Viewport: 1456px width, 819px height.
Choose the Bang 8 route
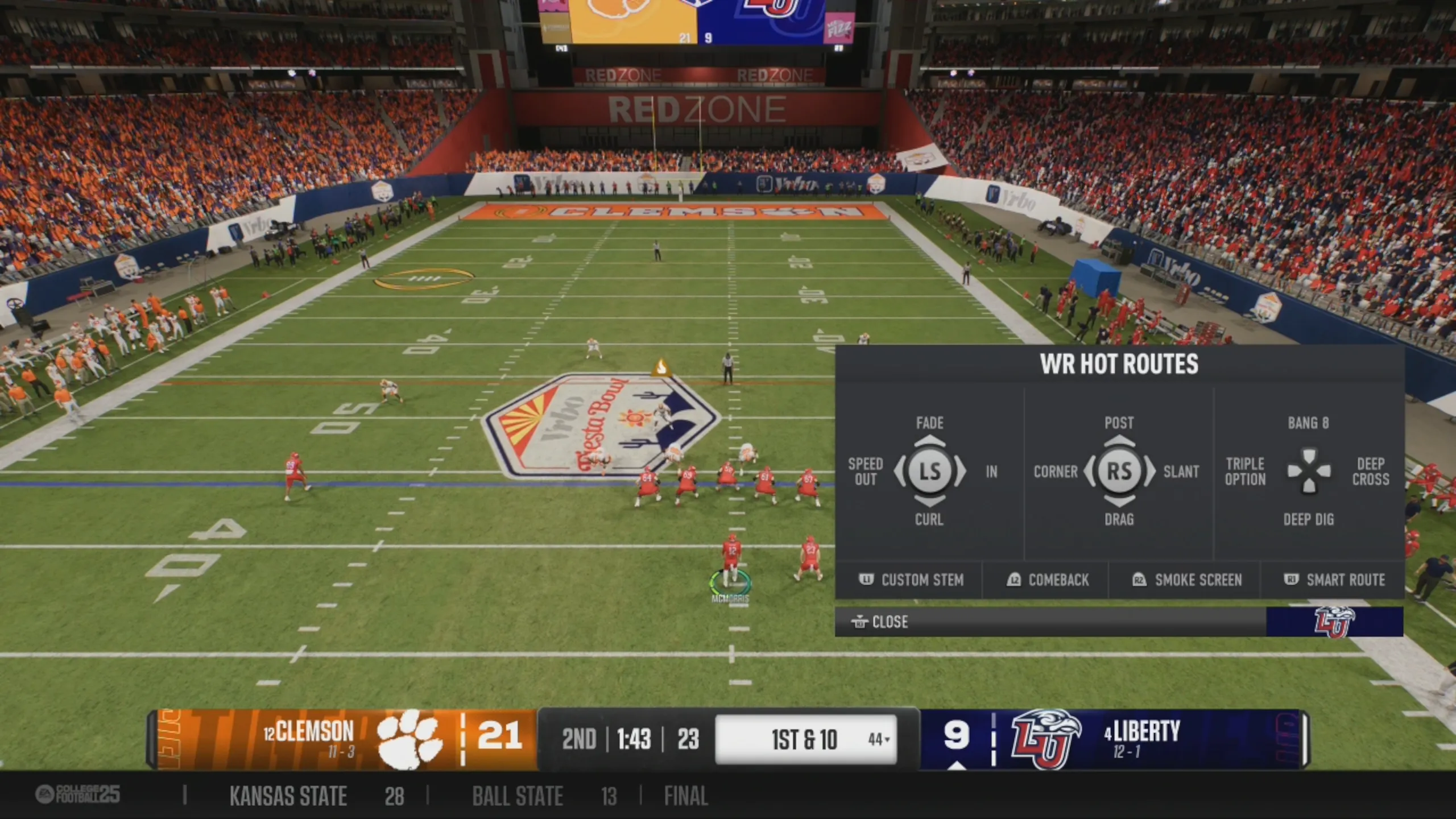(x=1308, y=423)
